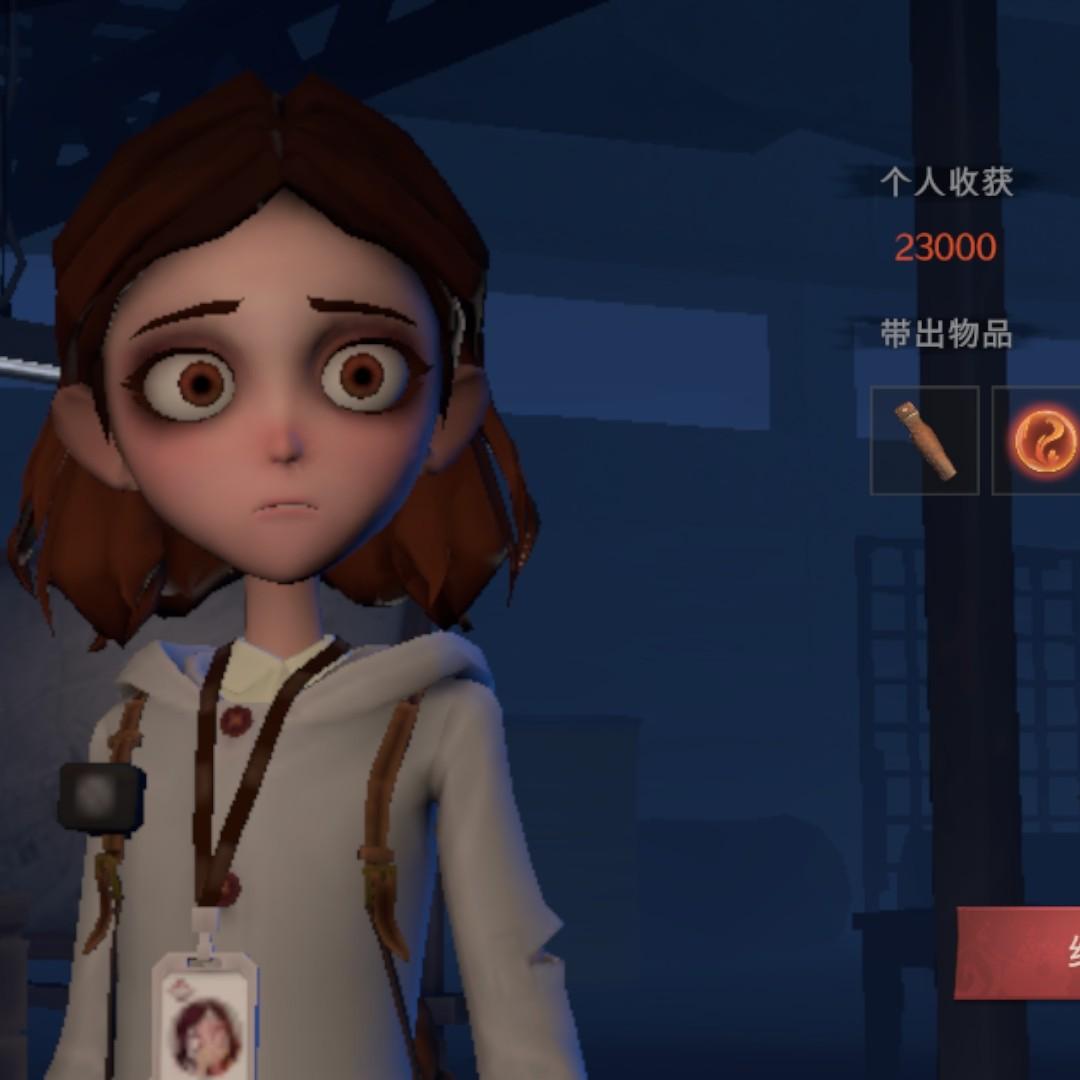This screenshot has height=1080, width=1080.
Task: Click the red button at the bottom right
Action: click(x=1020, y=952)
